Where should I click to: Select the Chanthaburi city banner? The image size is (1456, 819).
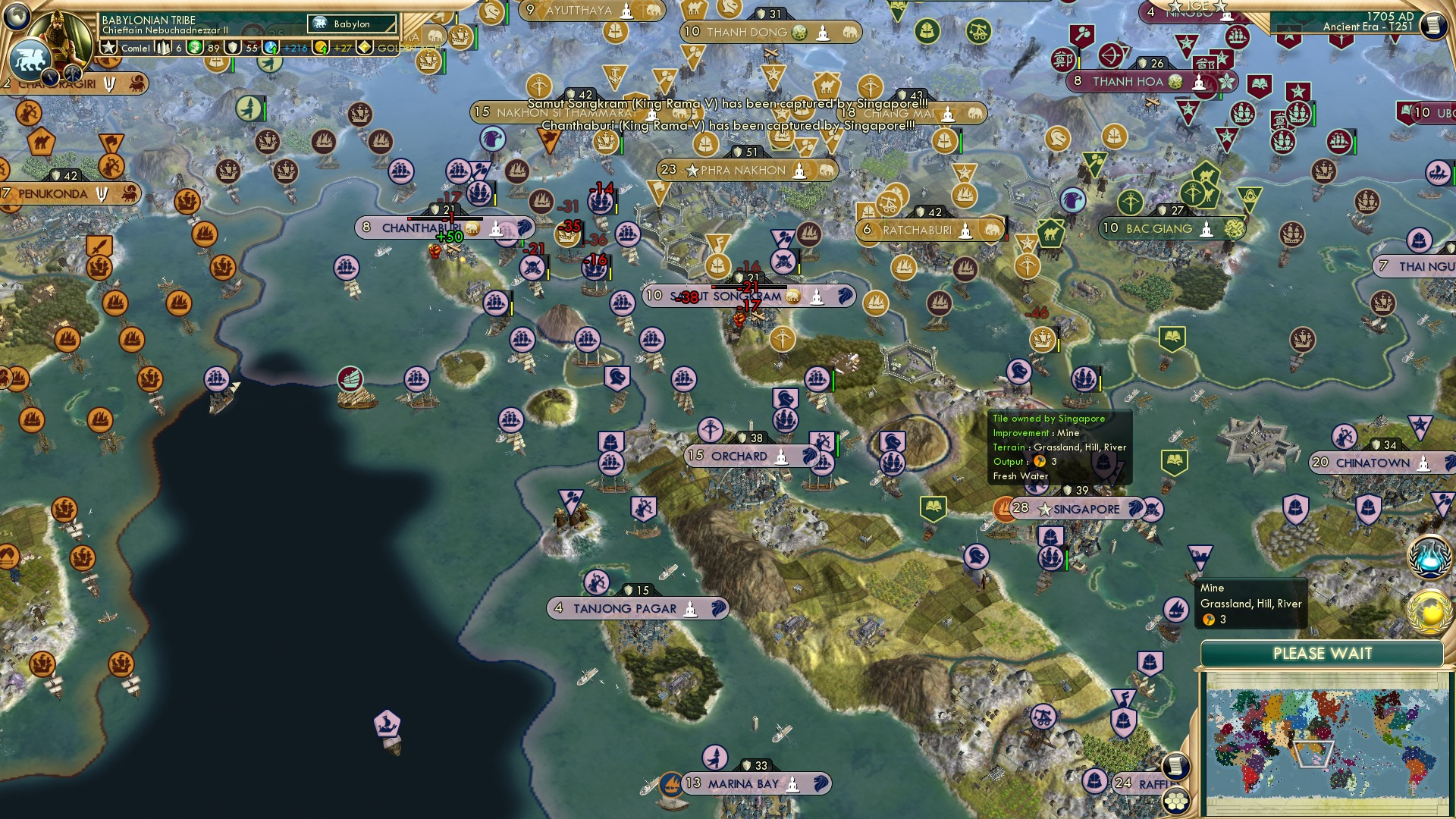(416, 226)
